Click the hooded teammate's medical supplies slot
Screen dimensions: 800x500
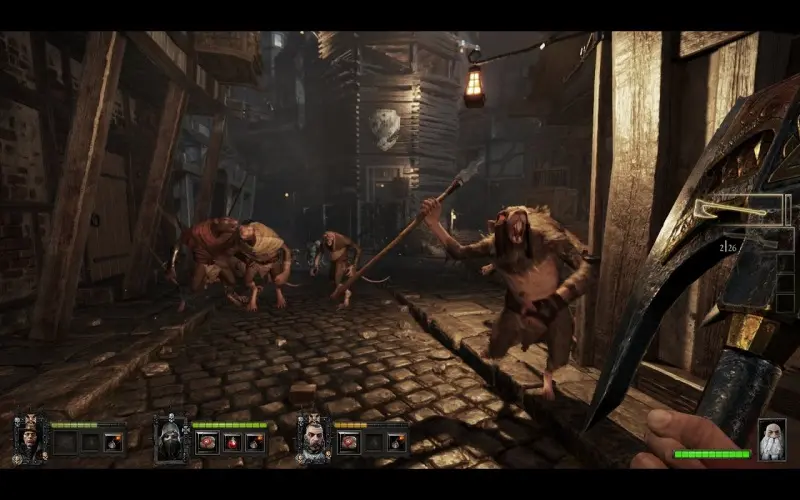click(x=207, y=442)
